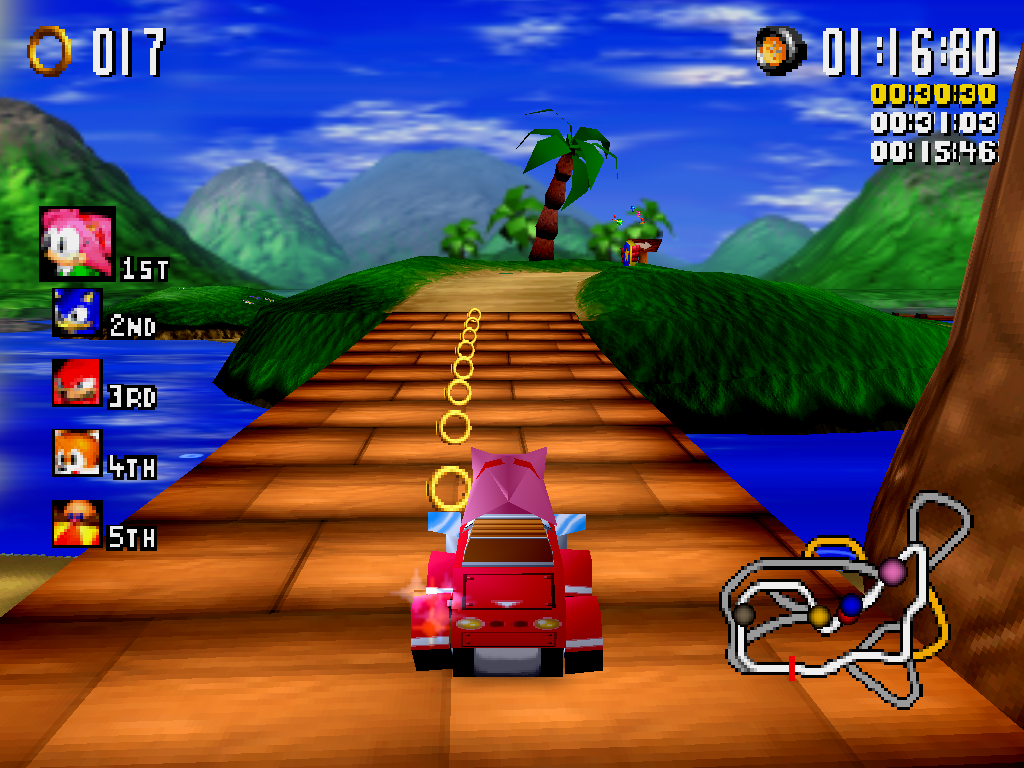
Task: Select Dr. Robotnik's 5th place portrait
Action: pyautogui.click(x=77, y=524)
